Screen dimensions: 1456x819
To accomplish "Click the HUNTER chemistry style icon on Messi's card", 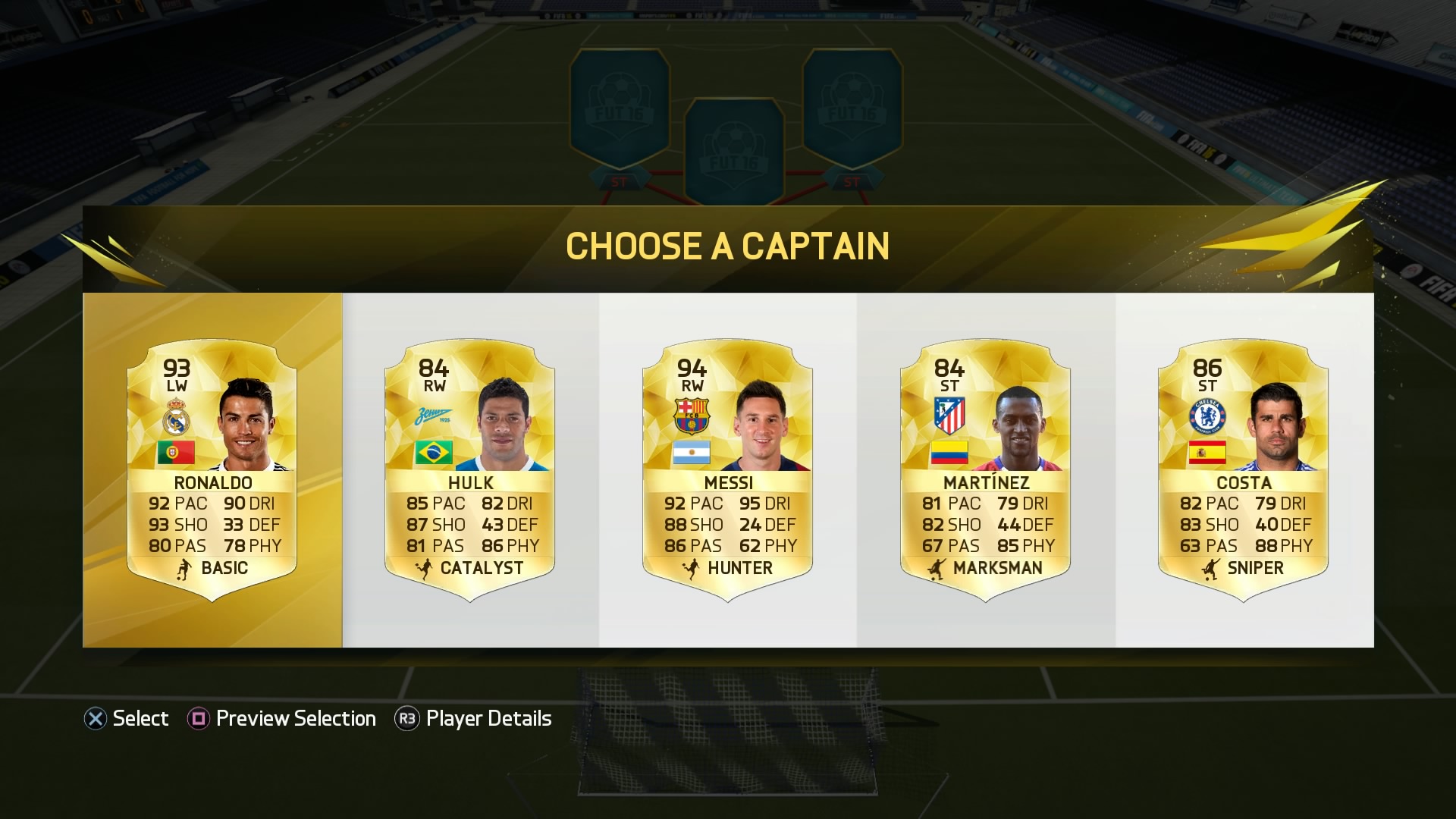I will [692, 567].
